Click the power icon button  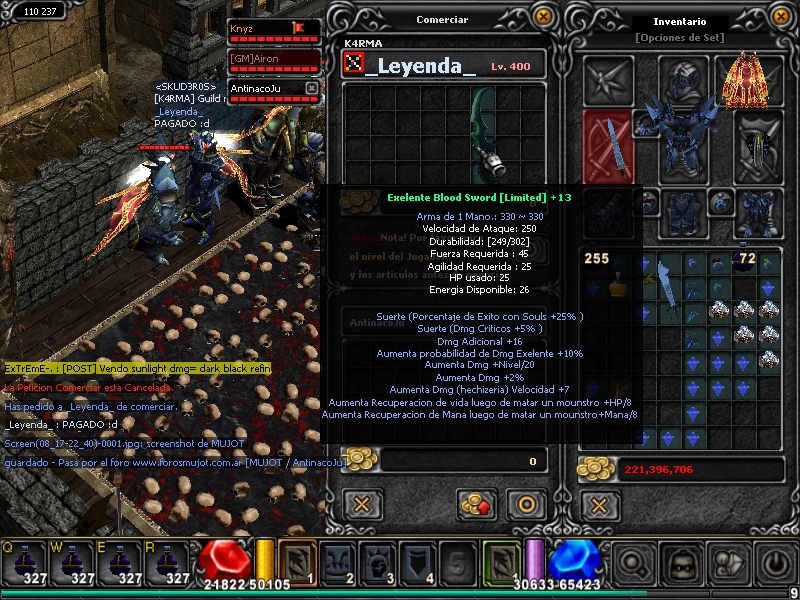[x=774, y=566]
